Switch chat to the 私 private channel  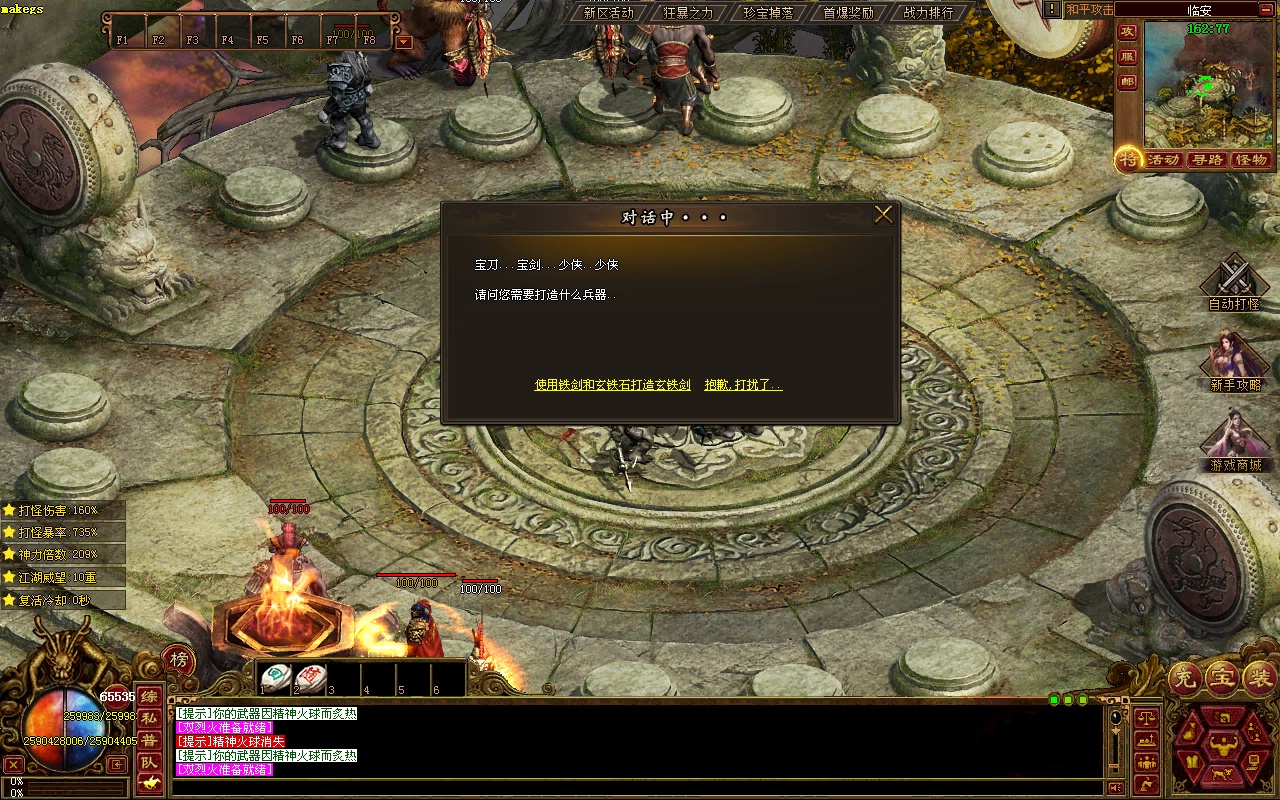149,718
